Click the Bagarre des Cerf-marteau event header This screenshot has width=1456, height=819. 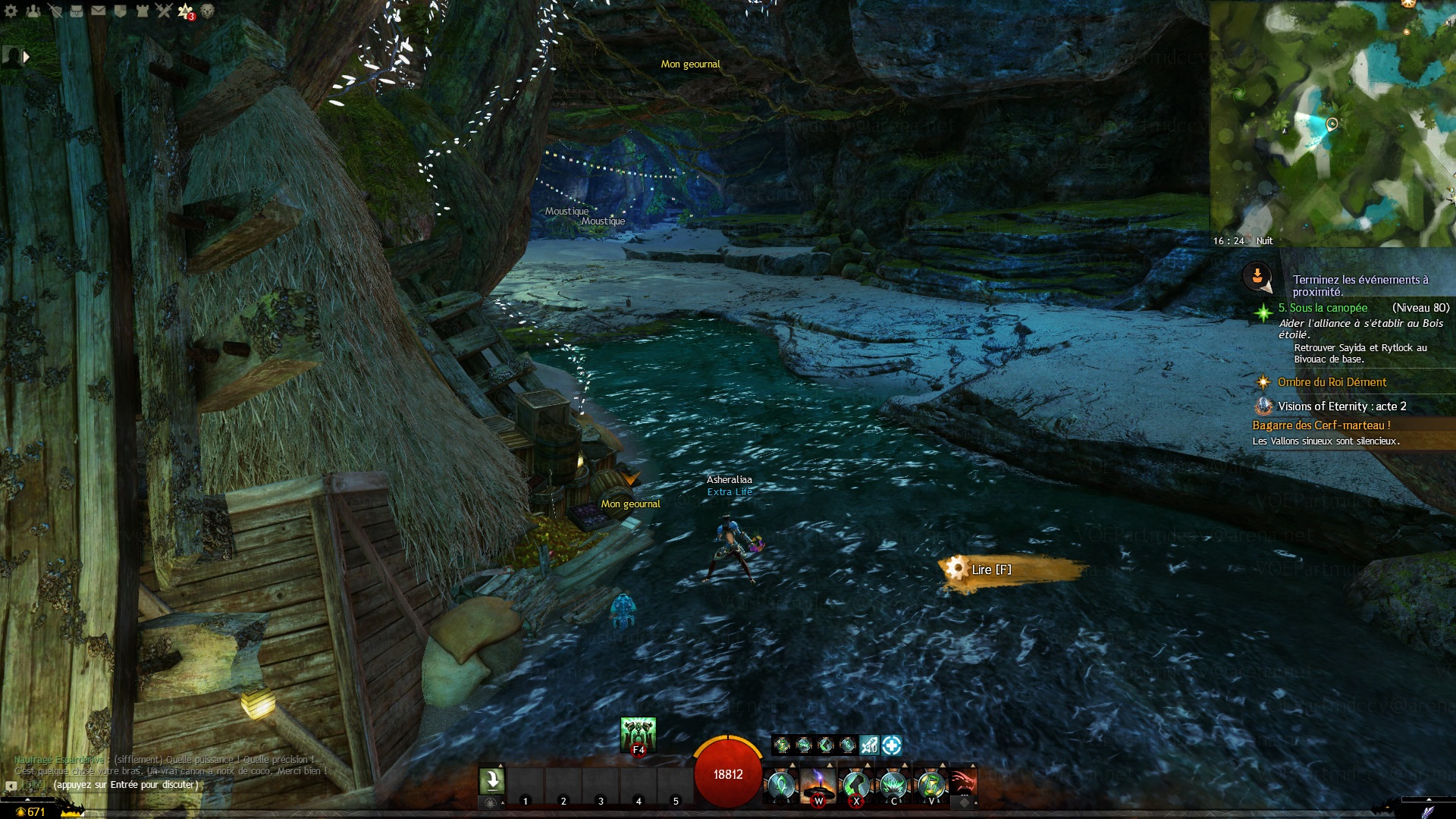point(1321,425)
